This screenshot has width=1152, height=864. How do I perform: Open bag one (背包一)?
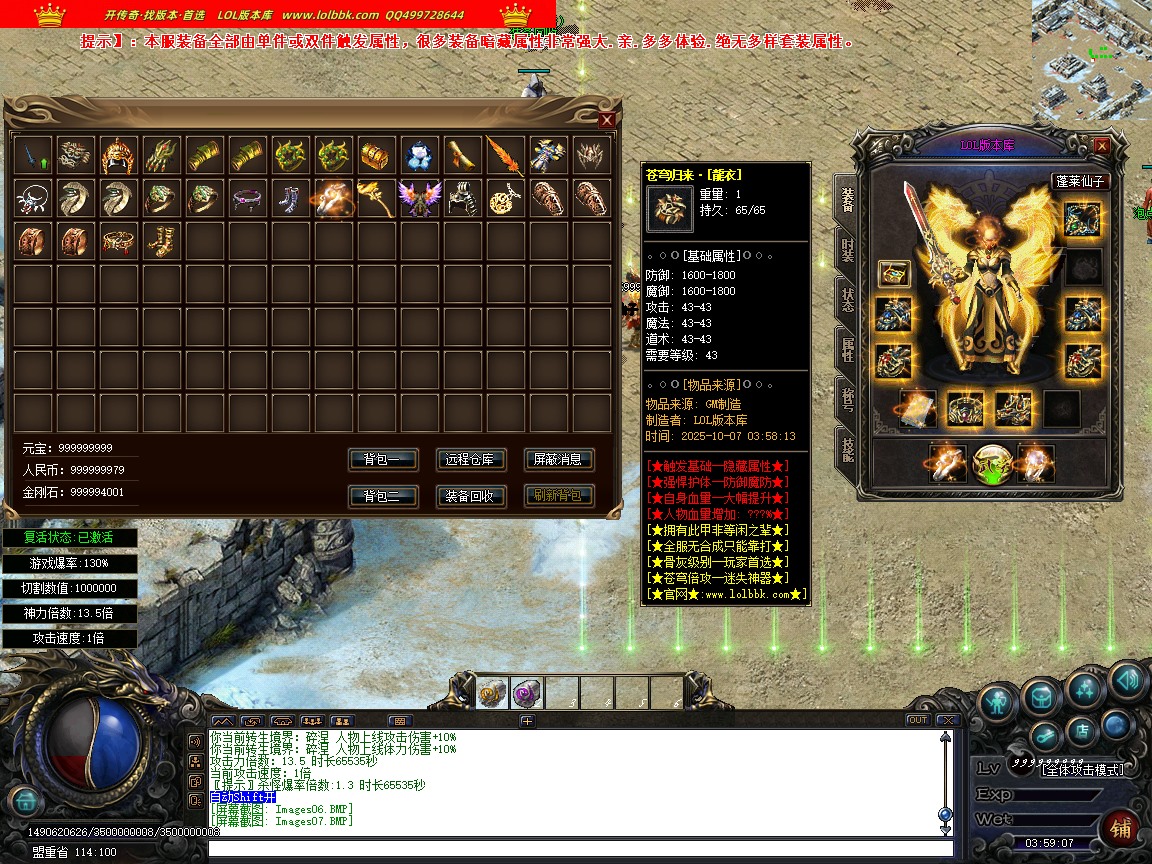click(x=382, y=460)
